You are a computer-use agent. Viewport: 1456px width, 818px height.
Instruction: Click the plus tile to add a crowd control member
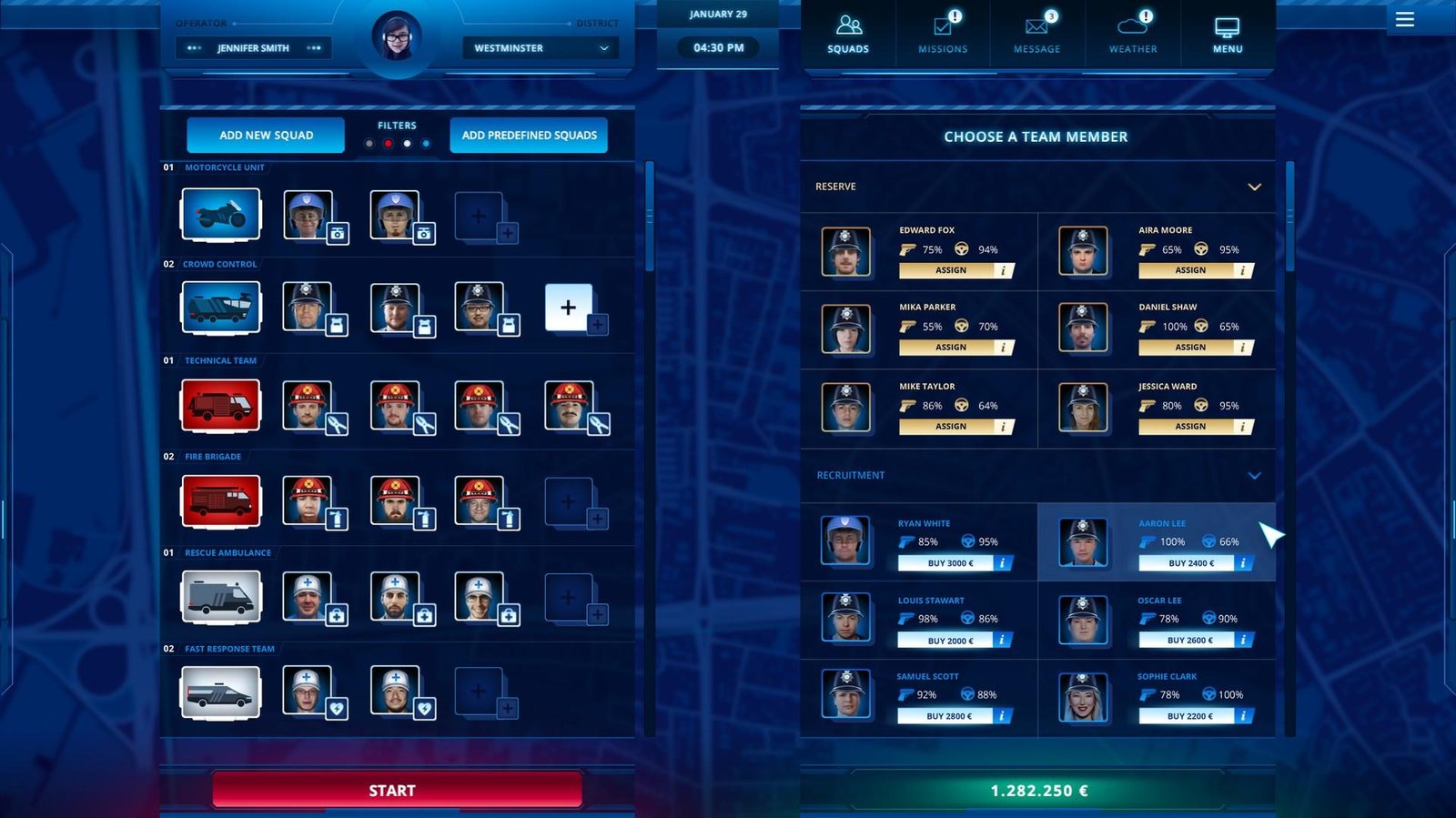[569, 308]
